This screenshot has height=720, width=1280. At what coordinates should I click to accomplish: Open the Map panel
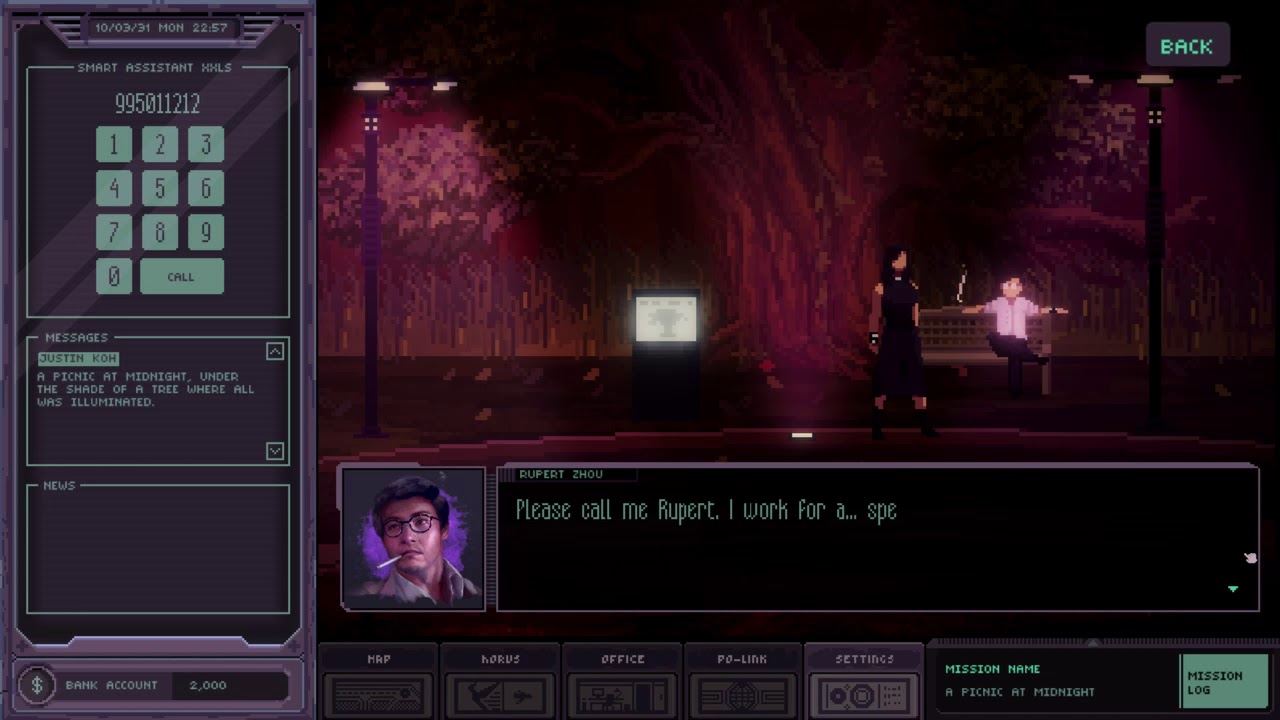(x=378, y=682)
